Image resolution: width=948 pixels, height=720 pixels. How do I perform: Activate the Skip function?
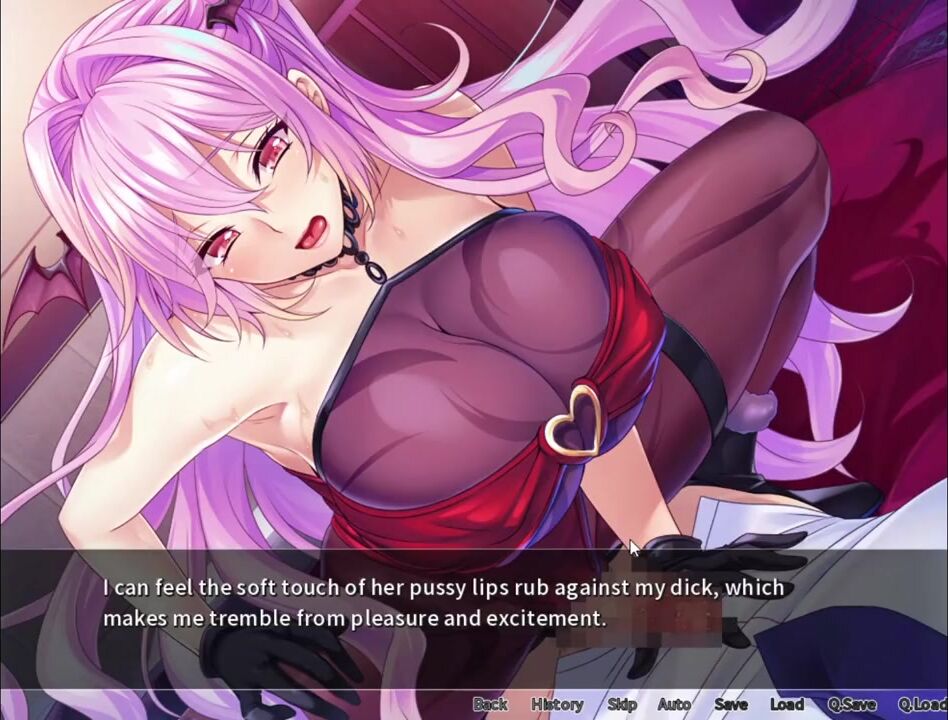622,704
